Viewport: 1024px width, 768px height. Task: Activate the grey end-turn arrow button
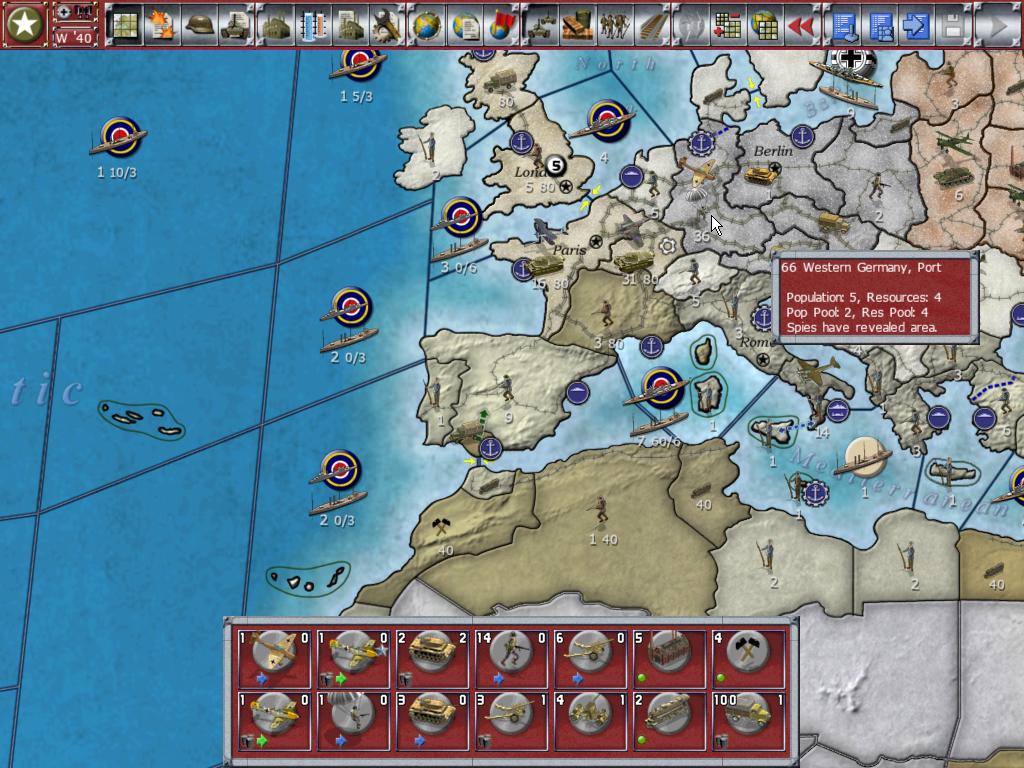click(x=996, y=25)
